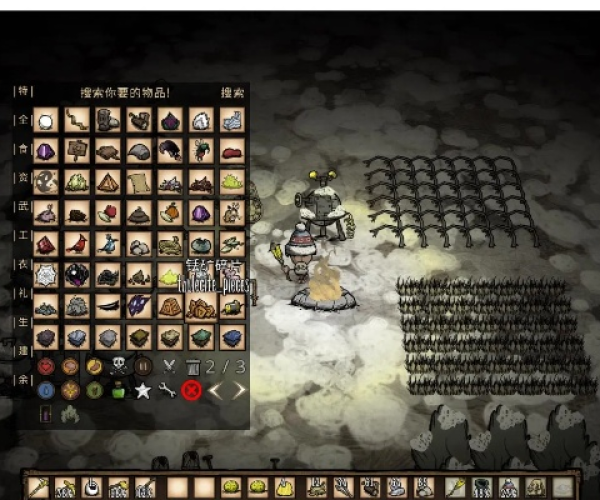This screenshot has width=600, height=500.
Task: Close the panel with the red X
Action: 192,390
